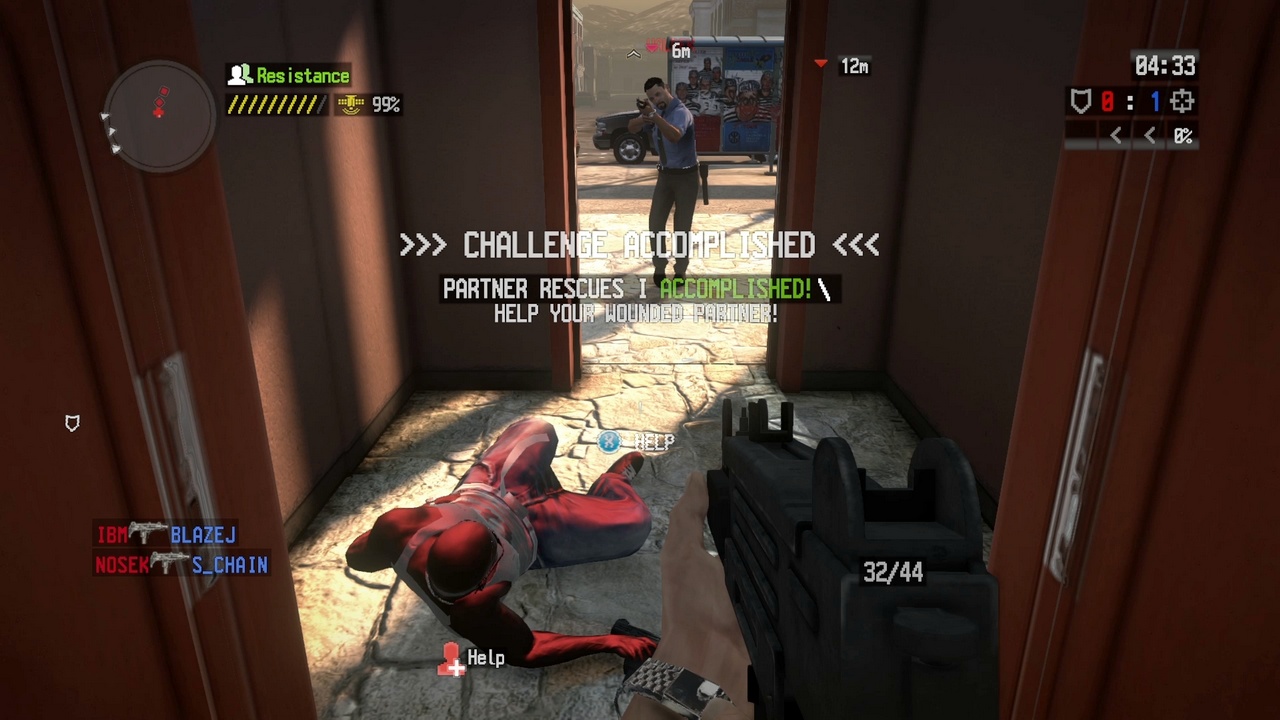
Task: Click the blue HELP prompt icon over the partner
Action: pyautogui.click(x=609, y=442)
